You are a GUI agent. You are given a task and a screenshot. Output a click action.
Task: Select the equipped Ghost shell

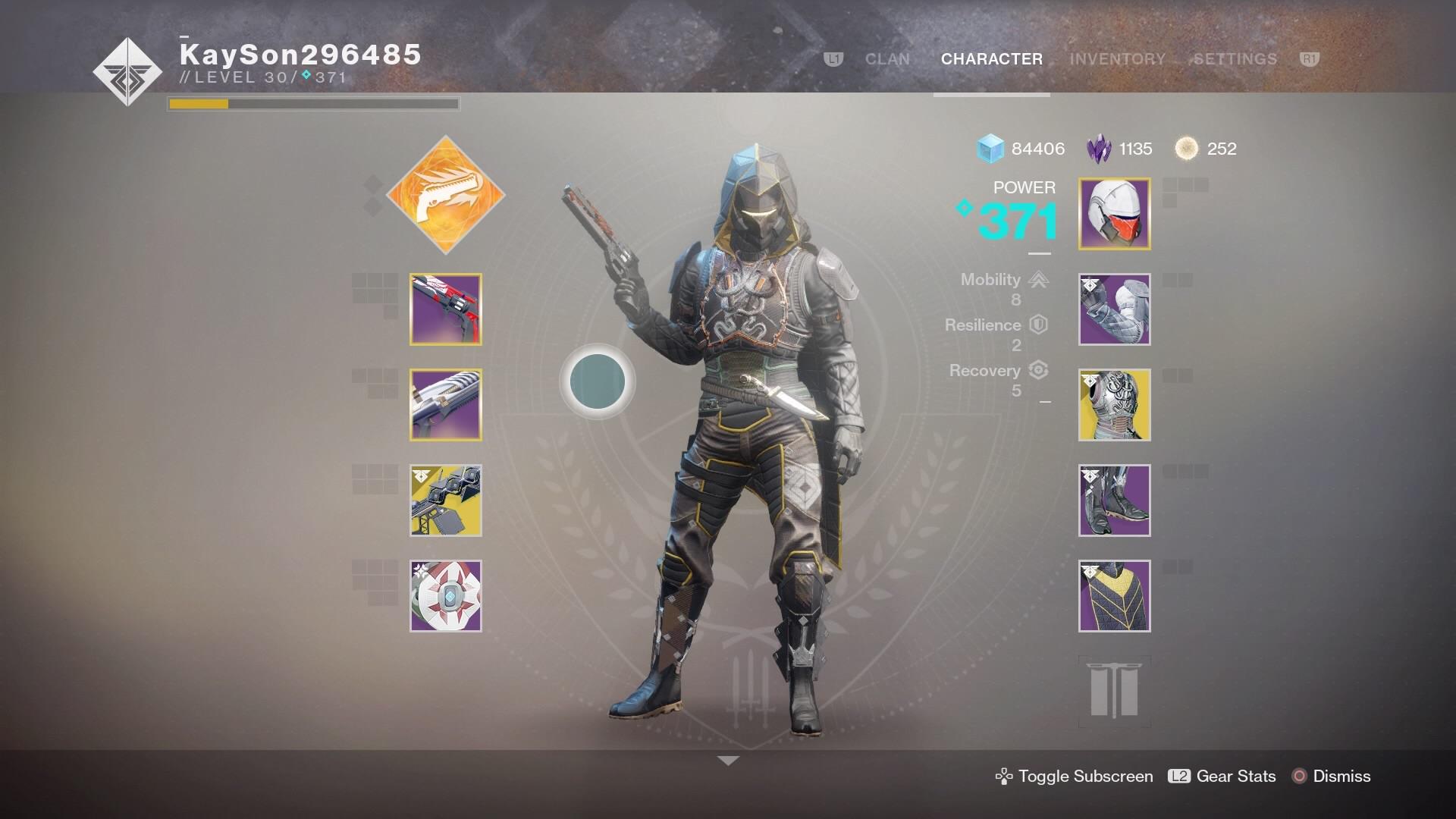pos(444,595)
